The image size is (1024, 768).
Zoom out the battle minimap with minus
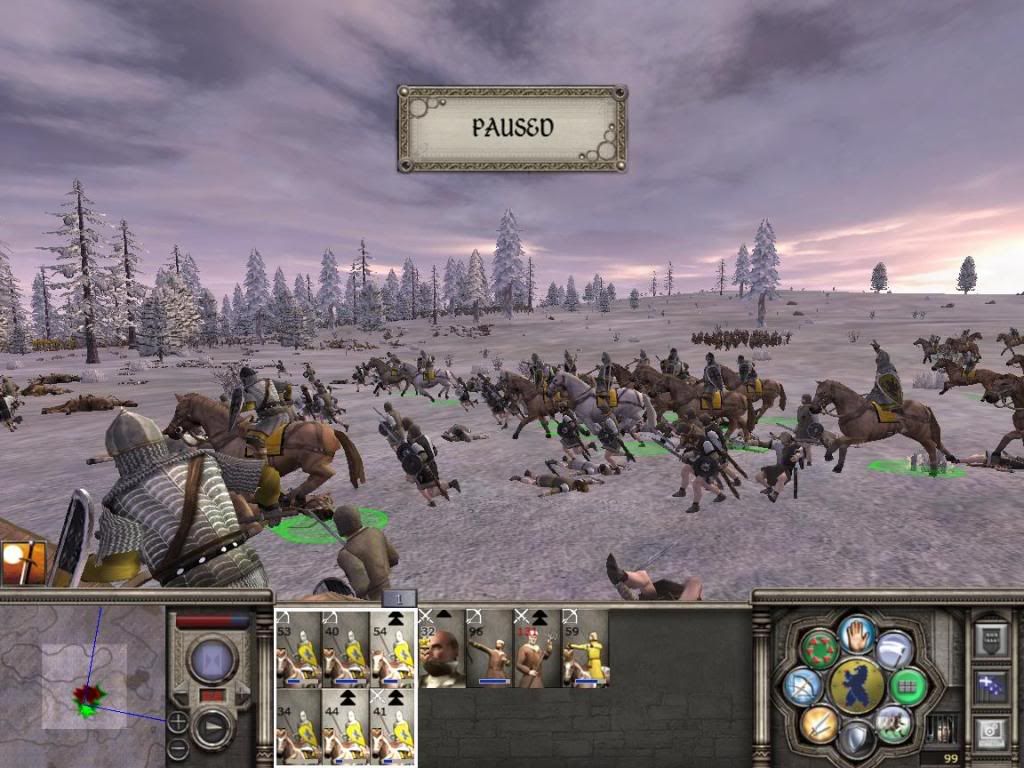click(176, 747)
